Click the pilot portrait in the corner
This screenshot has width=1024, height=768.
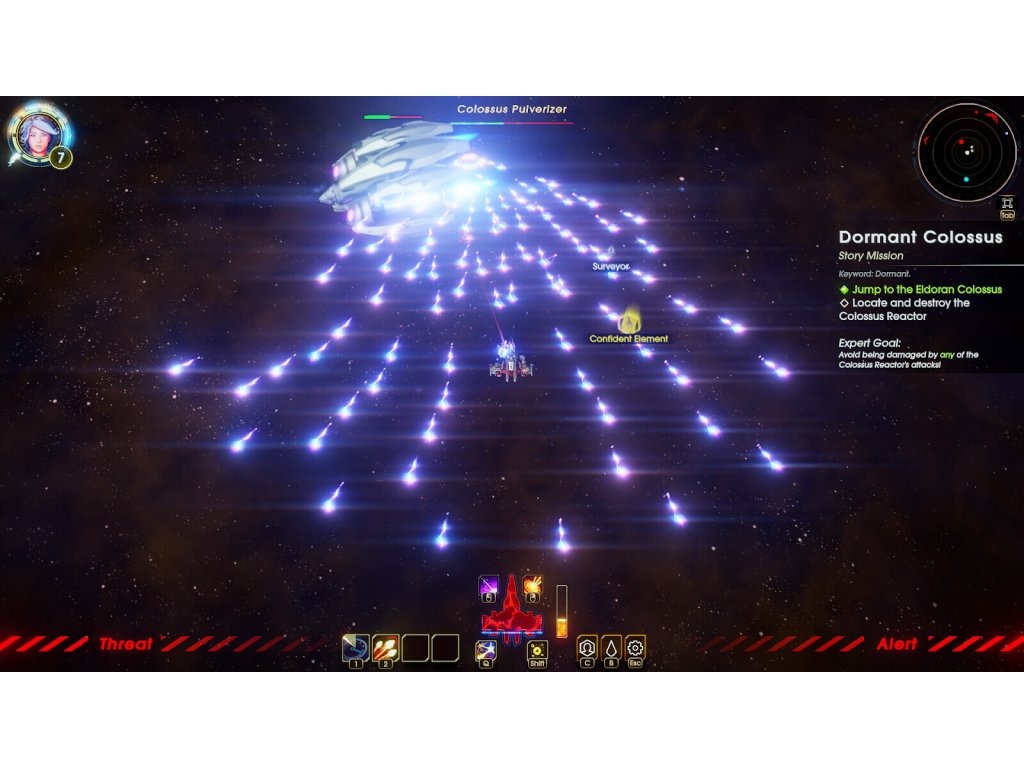37,137
